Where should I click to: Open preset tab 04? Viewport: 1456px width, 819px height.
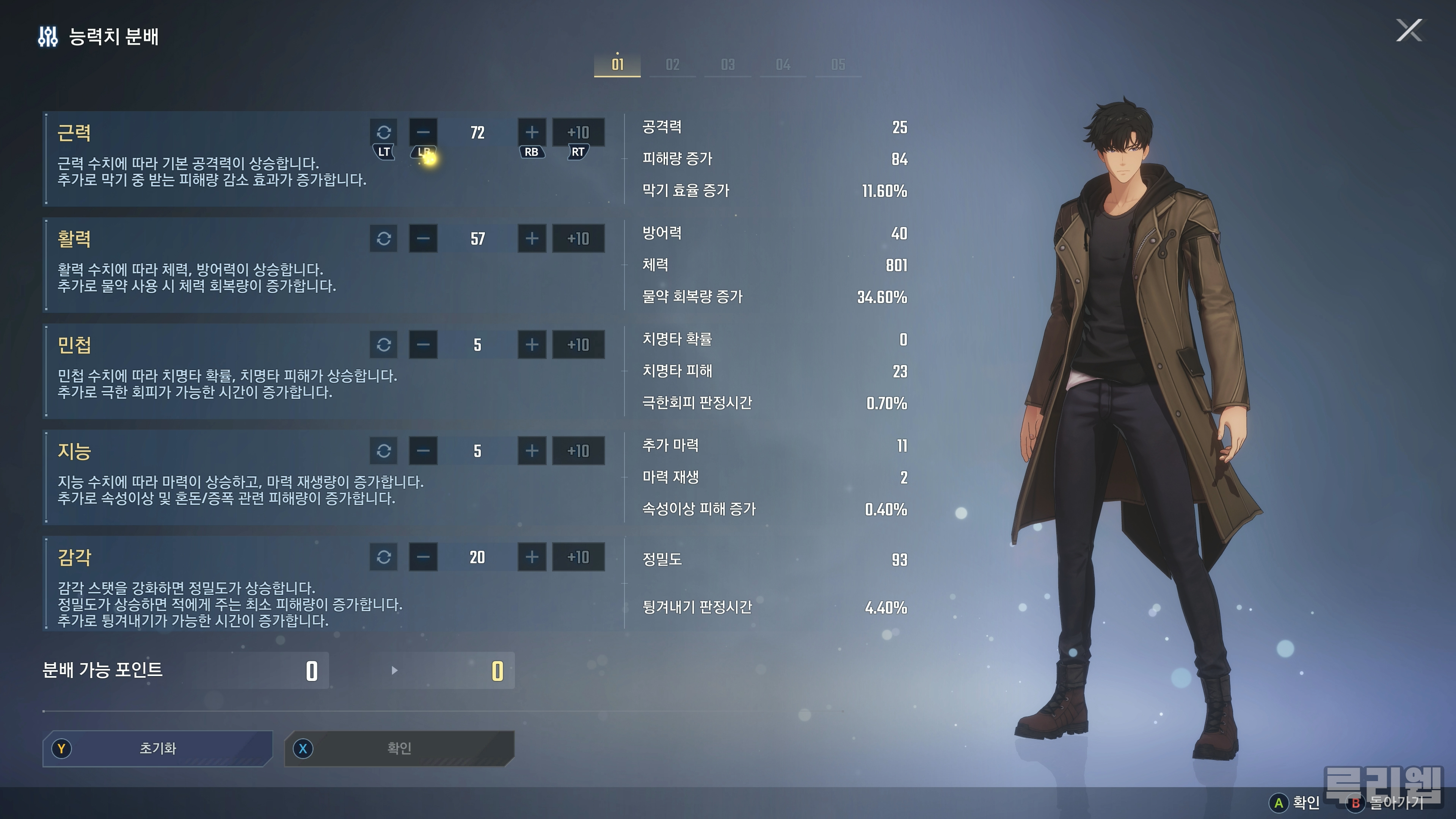pyautogui.click(x=783, y=64)
